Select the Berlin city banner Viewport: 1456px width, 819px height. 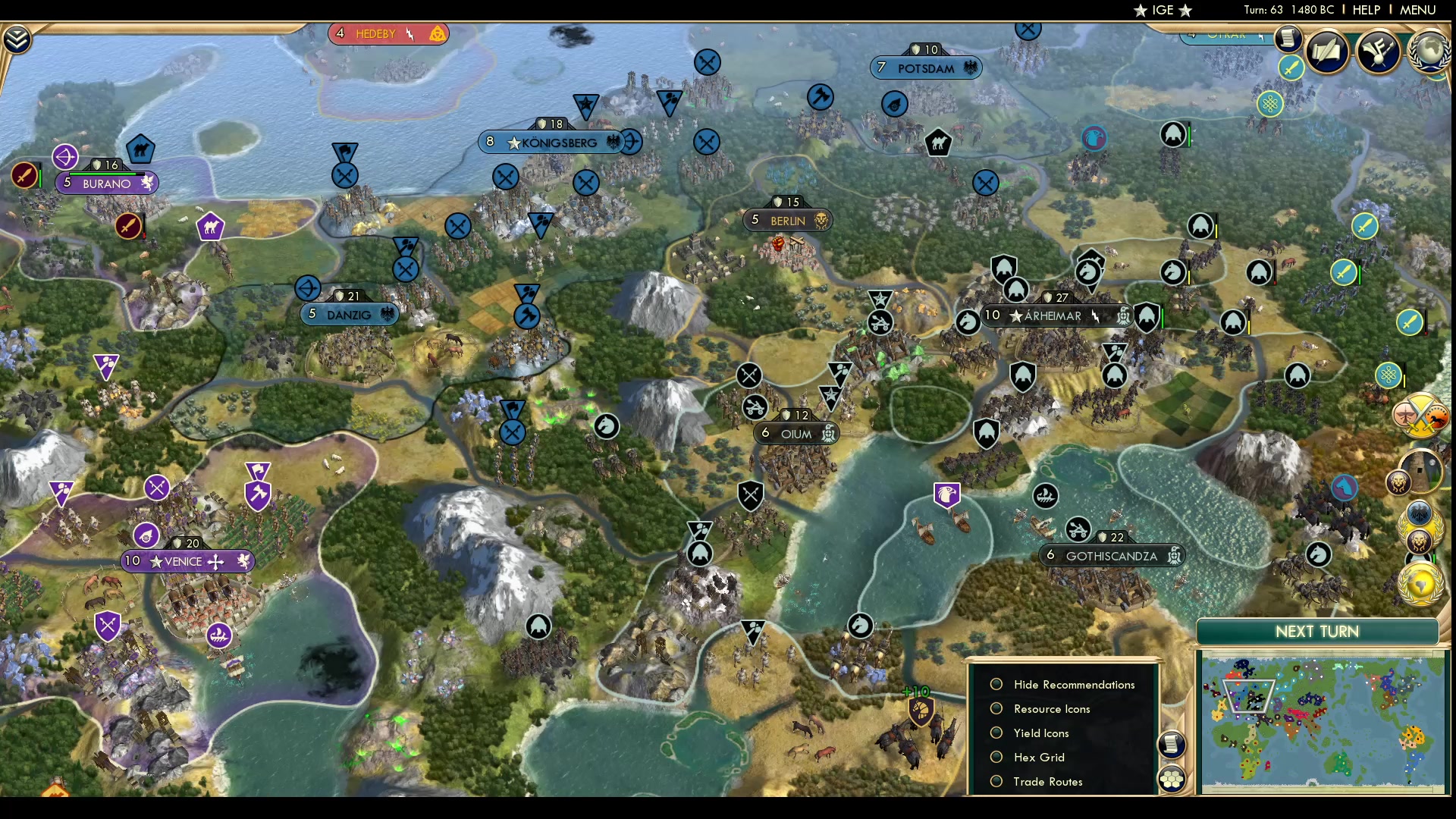coord(788,220)
